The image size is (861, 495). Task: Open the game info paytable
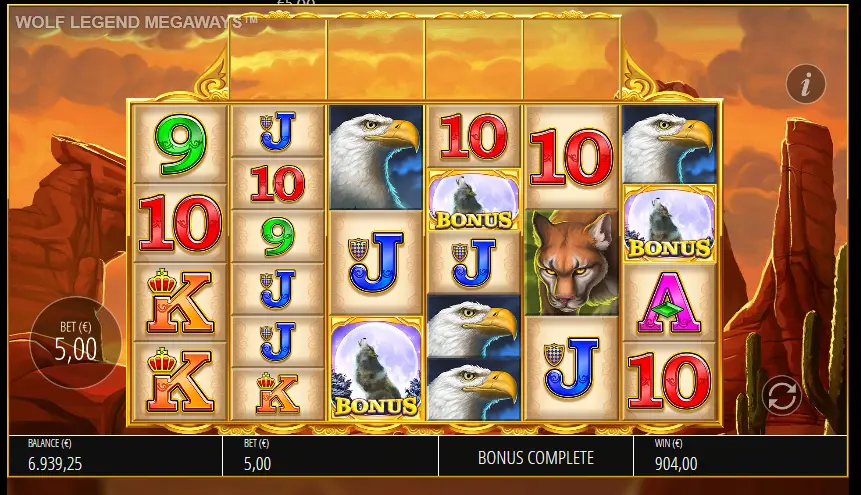[805, 84]
